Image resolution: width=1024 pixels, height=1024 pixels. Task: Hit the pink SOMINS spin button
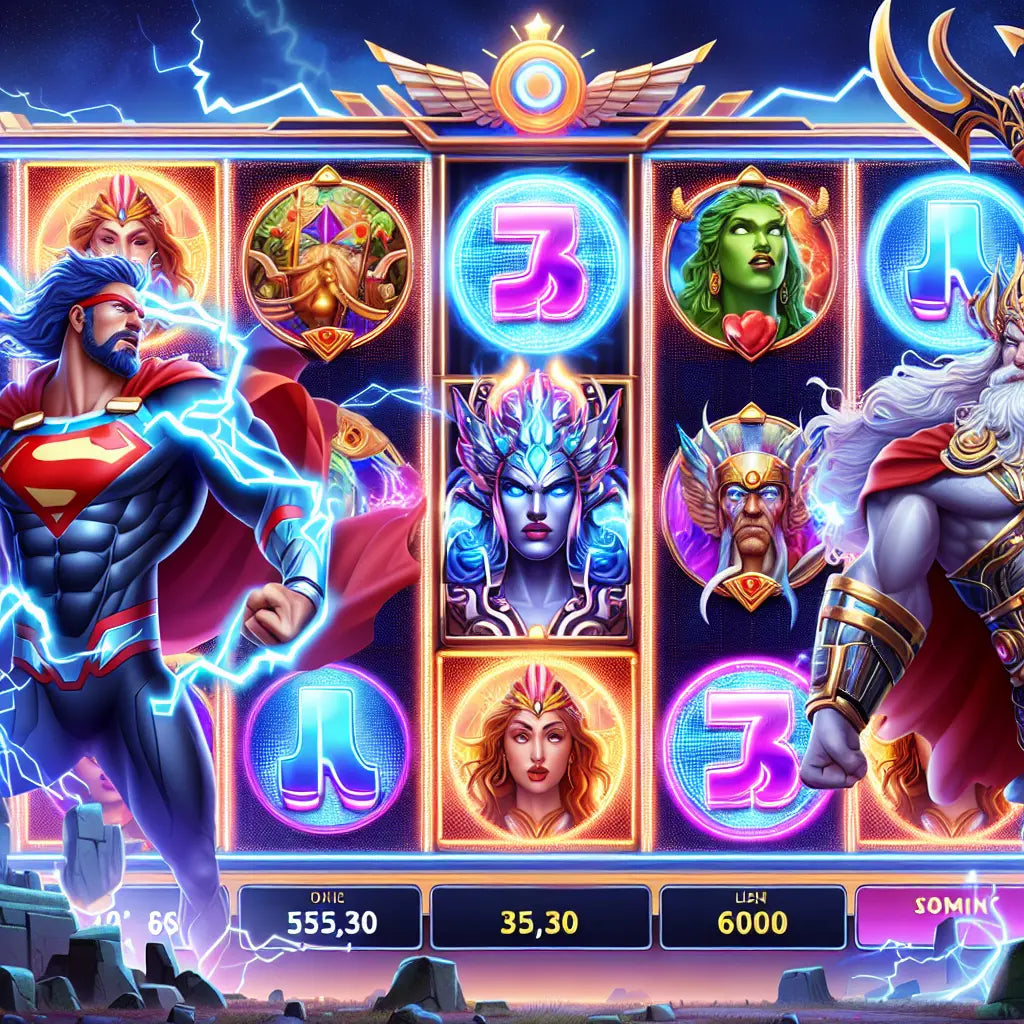click(x=938, y=915)
